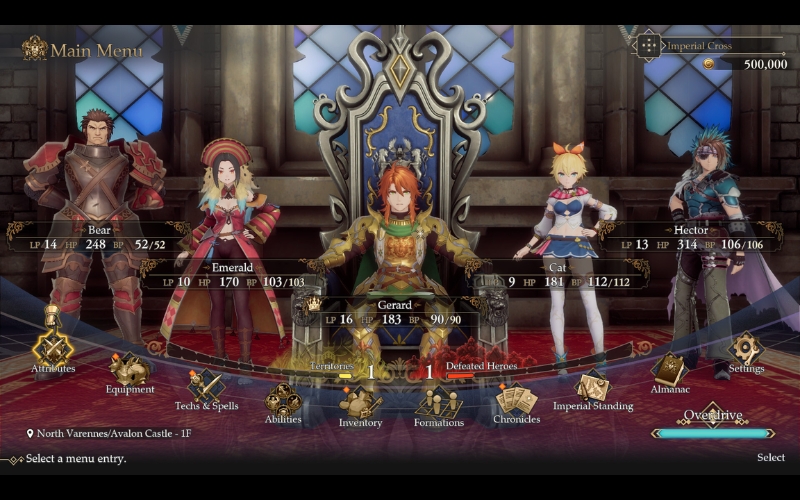Image resolution: width=800 pixels, height=500 pixels.
Task: Select the Formations menu entry
Action: tap(438, 403)
